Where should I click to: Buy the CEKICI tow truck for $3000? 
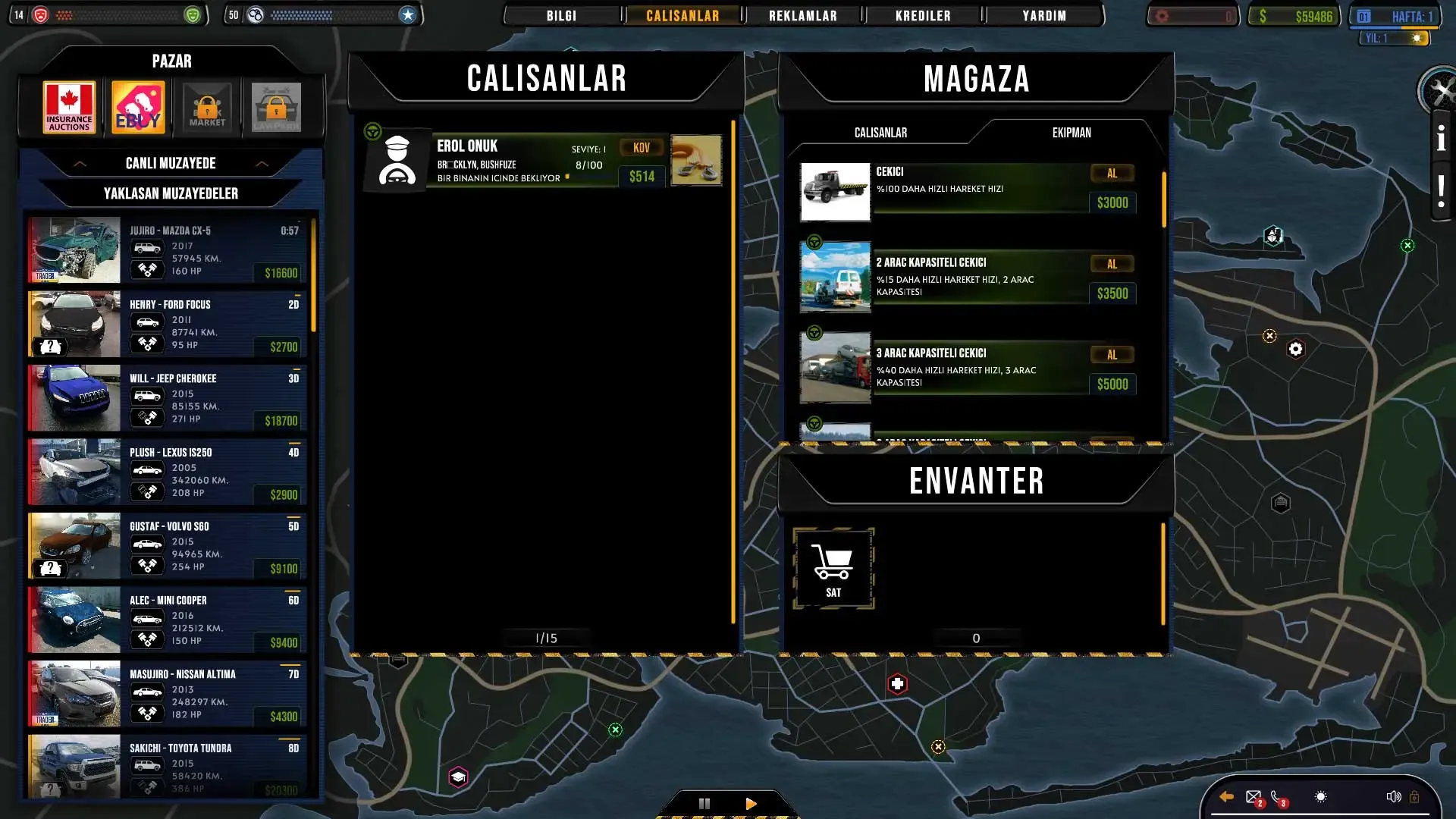[x=1112, y=174]
